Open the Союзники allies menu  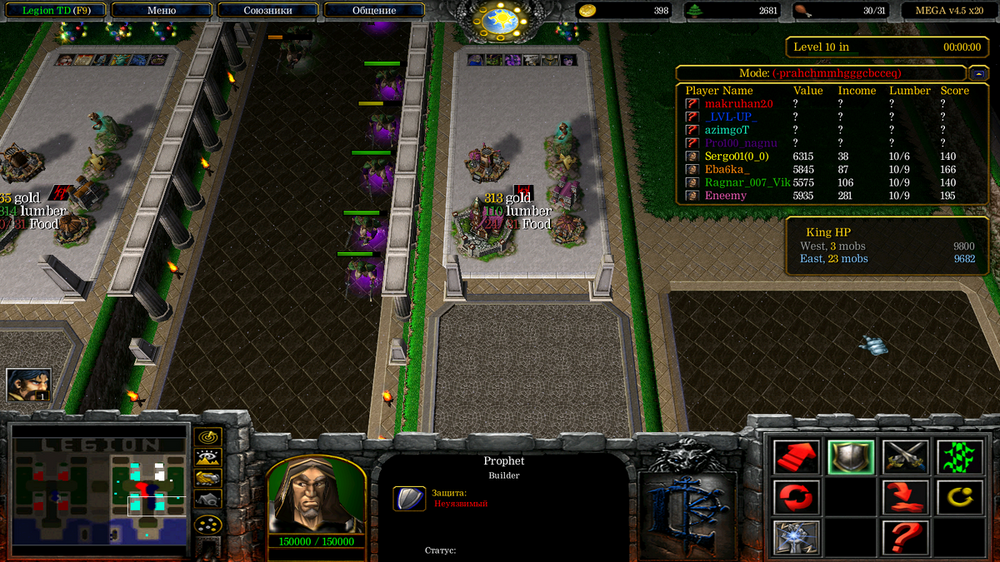267,10
